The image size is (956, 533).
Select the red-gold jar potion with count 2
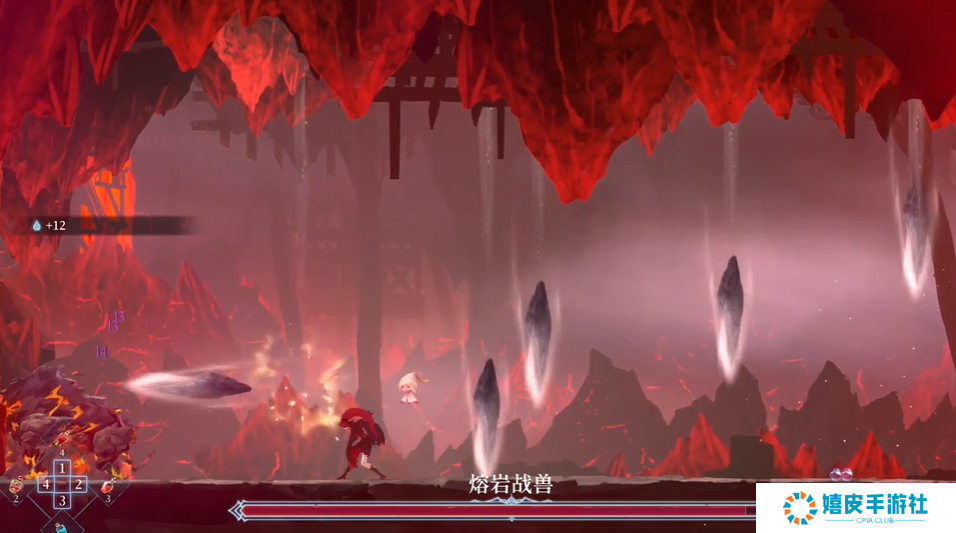(16, 485)
